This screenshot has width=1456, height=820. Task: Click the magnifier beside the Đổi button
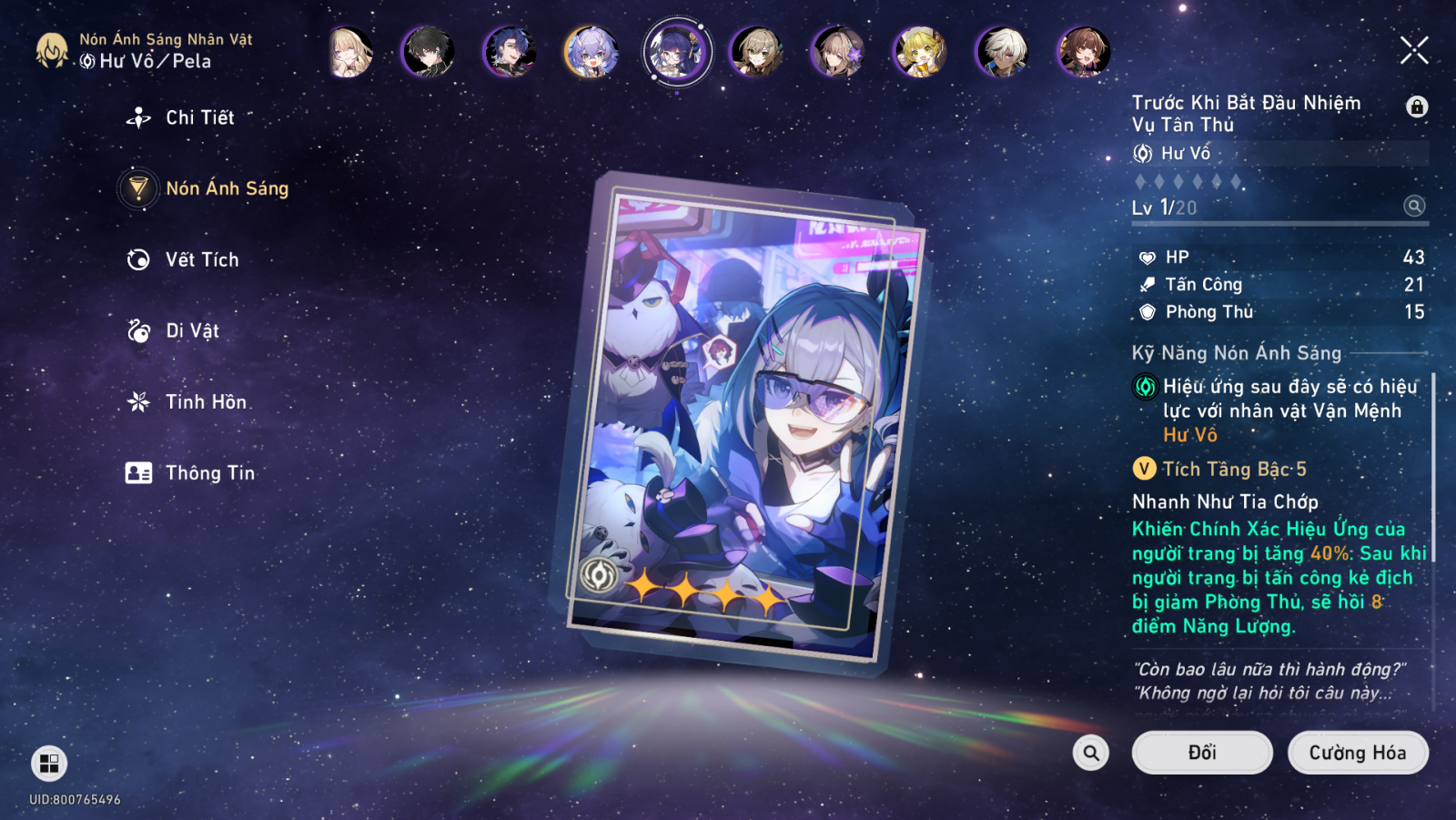click(1090, 753)
